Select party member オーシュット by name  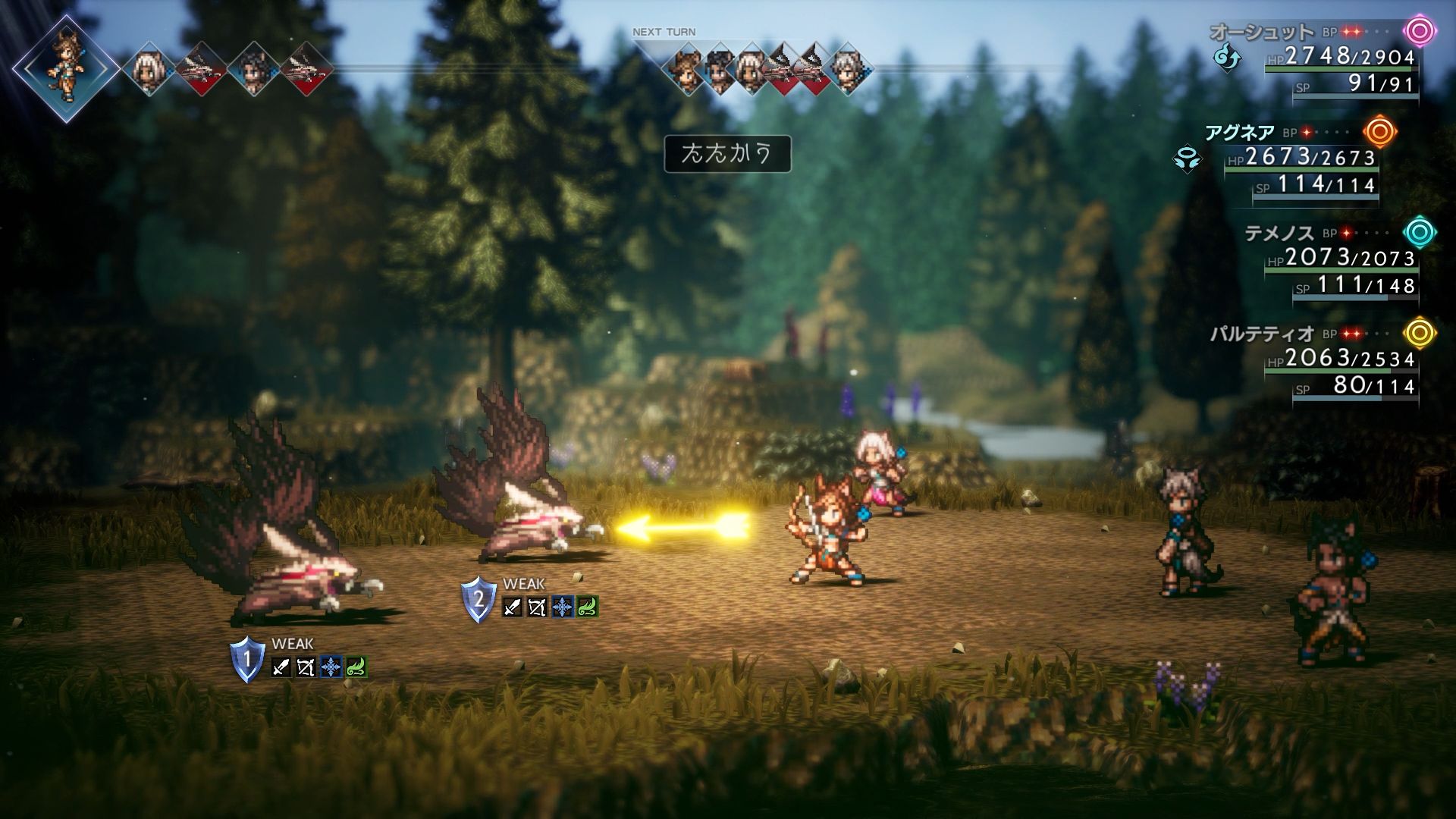click(1261, 32)
